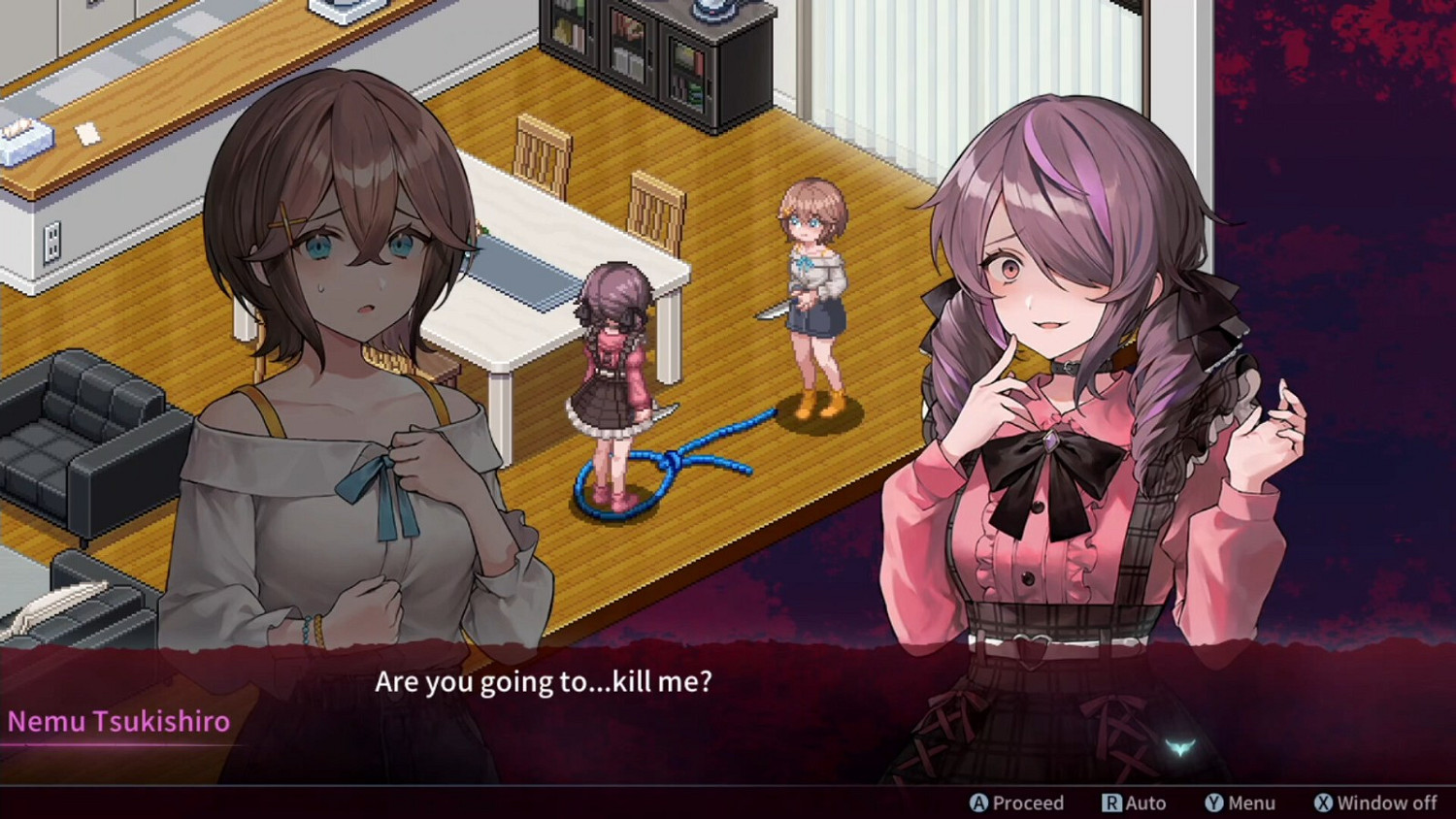Viewport: 1456px width, 819px height.
Task: Select the Nemu Tsukishiro name plate
Action: [116, 721]
